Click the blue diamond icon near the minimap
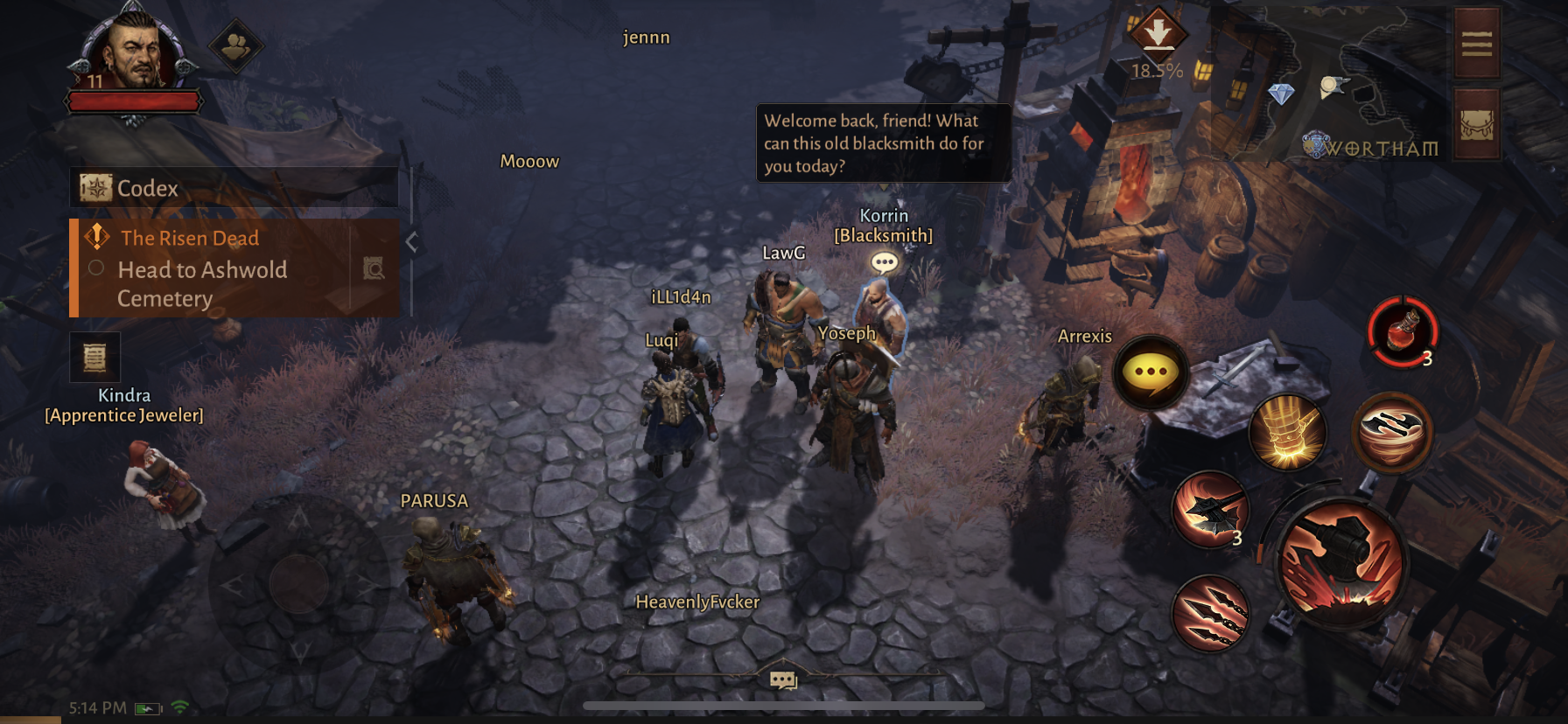The width and height of the screenshot is (1568, 724). [x=1281, y=94]
